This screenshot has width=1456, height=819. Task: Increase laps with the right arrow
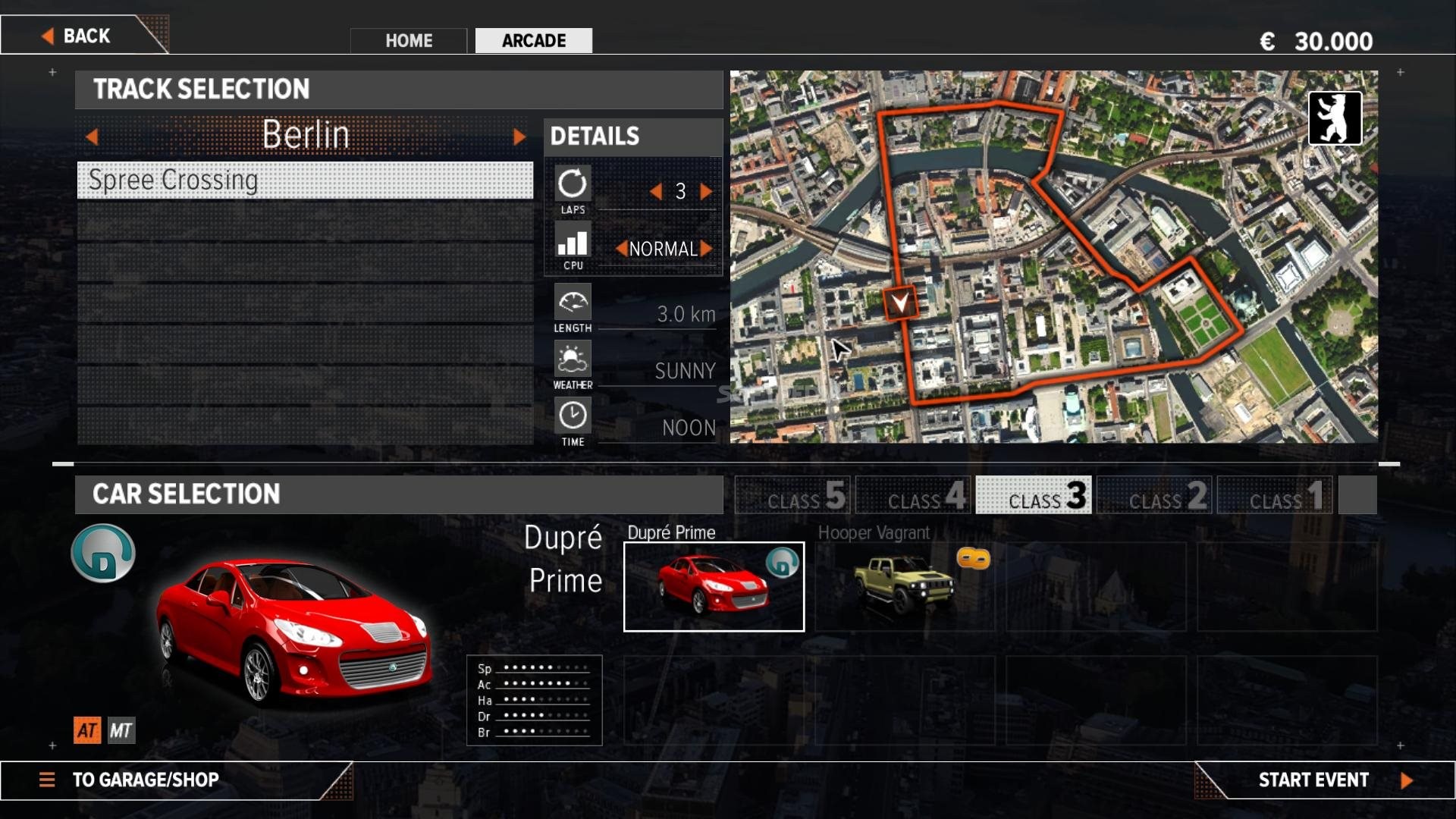[705, 192]
